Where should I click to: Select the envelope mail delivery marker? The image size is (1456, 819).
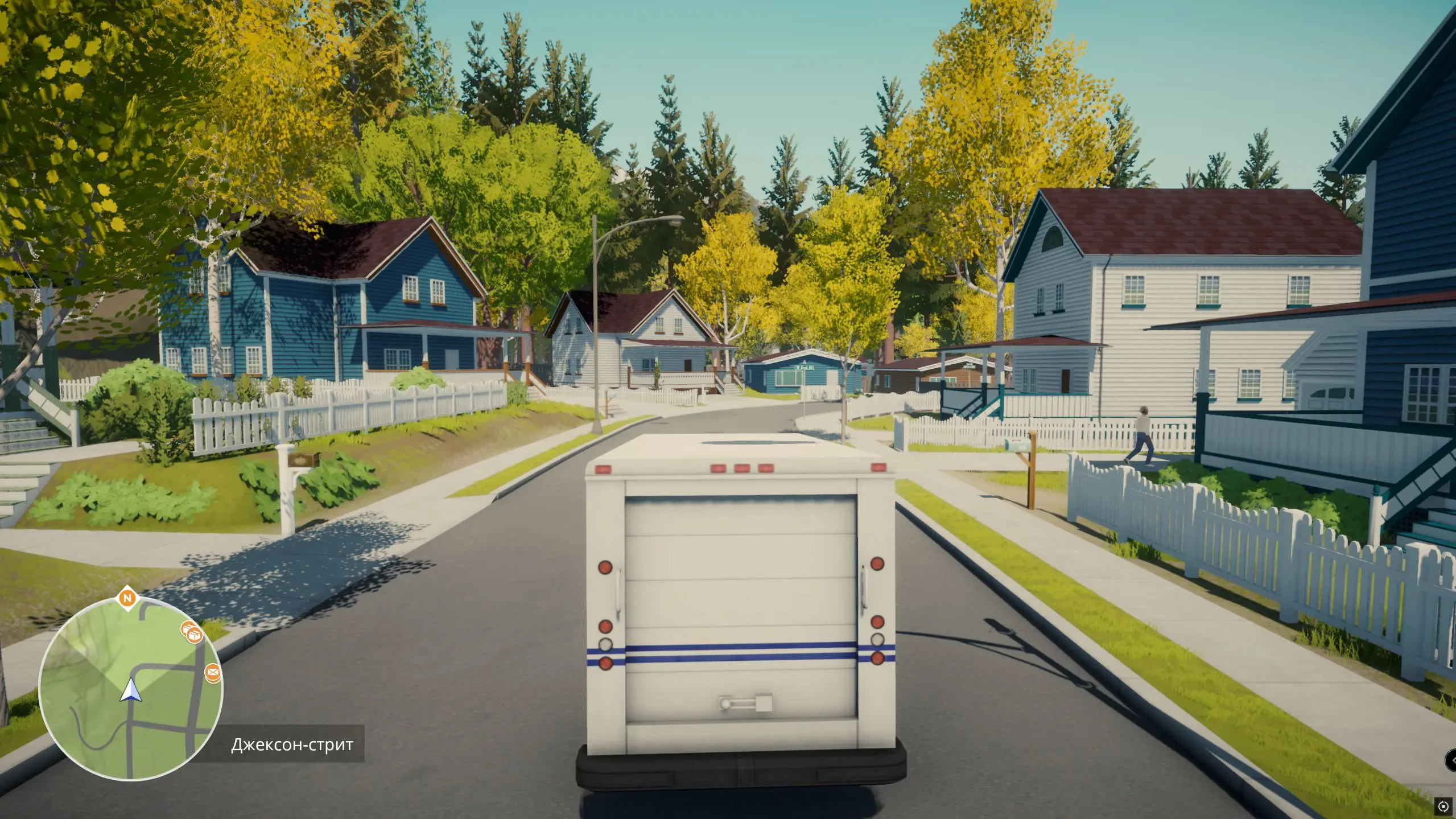click(x=213, y=674)
